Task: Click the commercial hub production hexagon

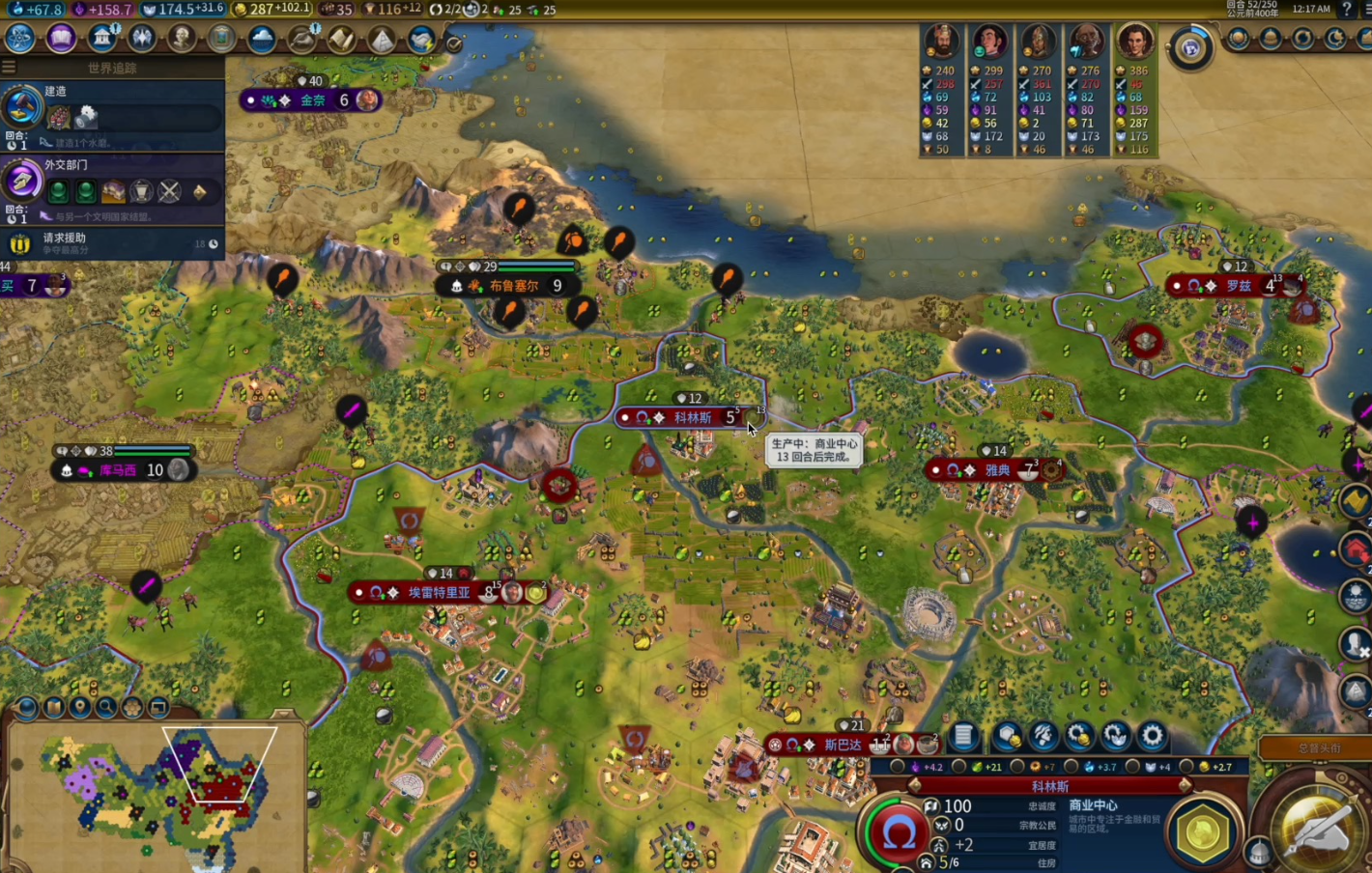Action: 1203,831
